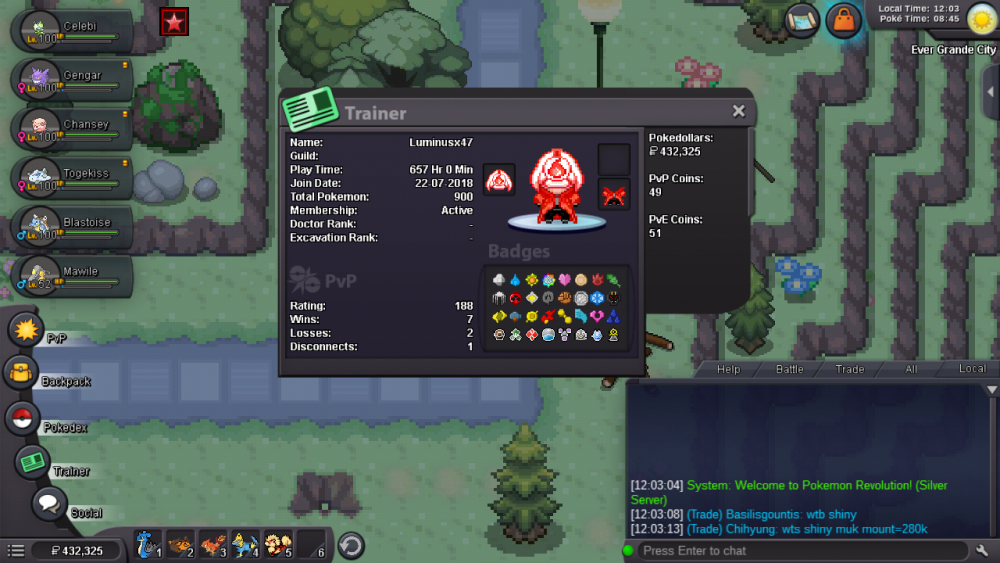Switch to the Trade chat tab
Image resolution: width=1000 pixels, height=563 pixels.
850,369
